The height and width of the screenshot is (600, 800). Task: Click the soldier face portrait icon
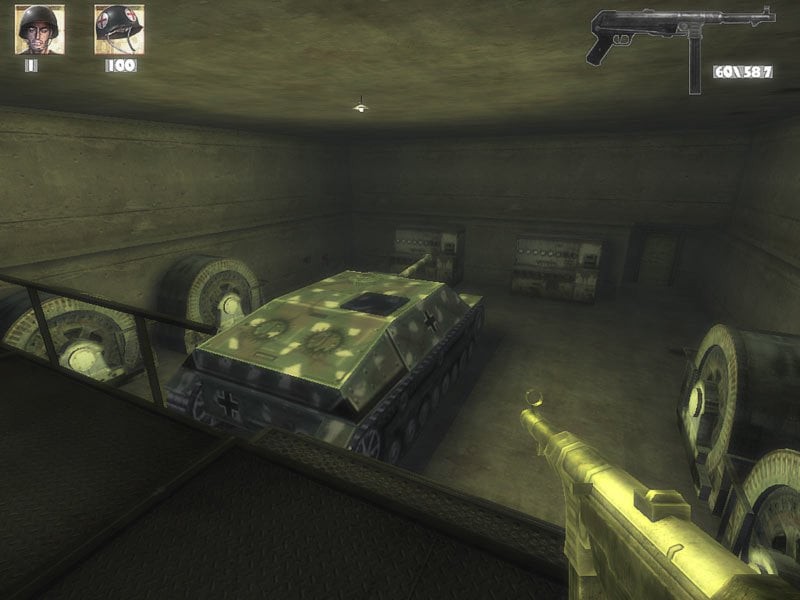[x=39, y=30]
